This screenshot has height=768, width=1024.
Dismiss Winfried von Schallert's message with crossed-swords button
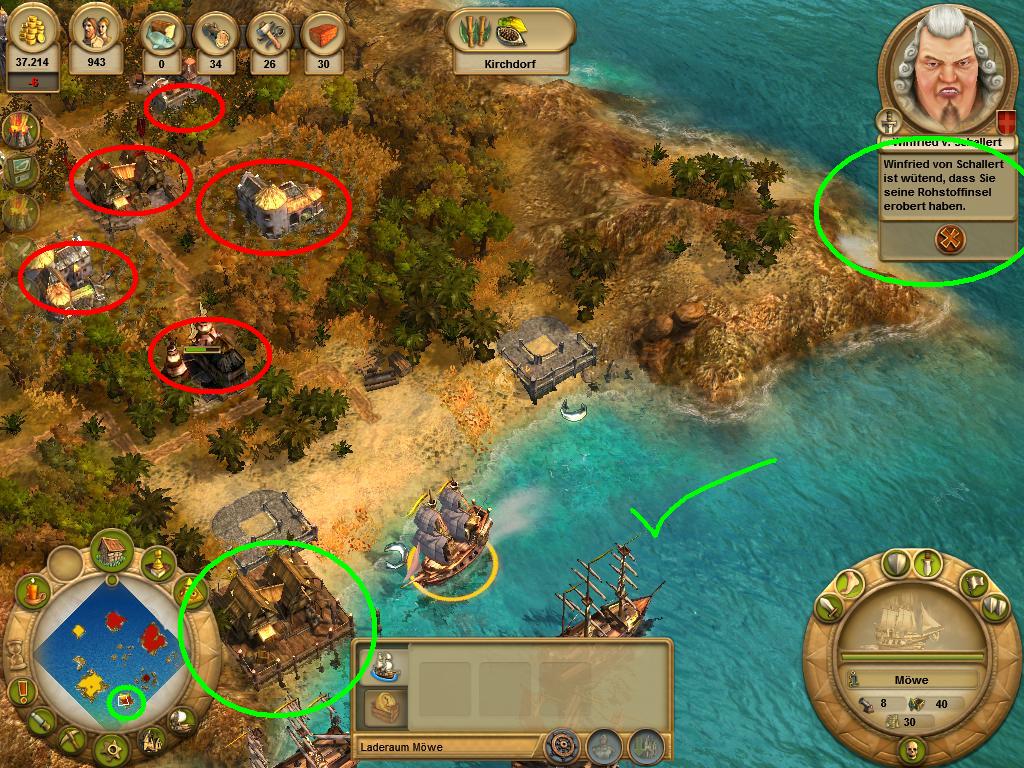point(947,238)
